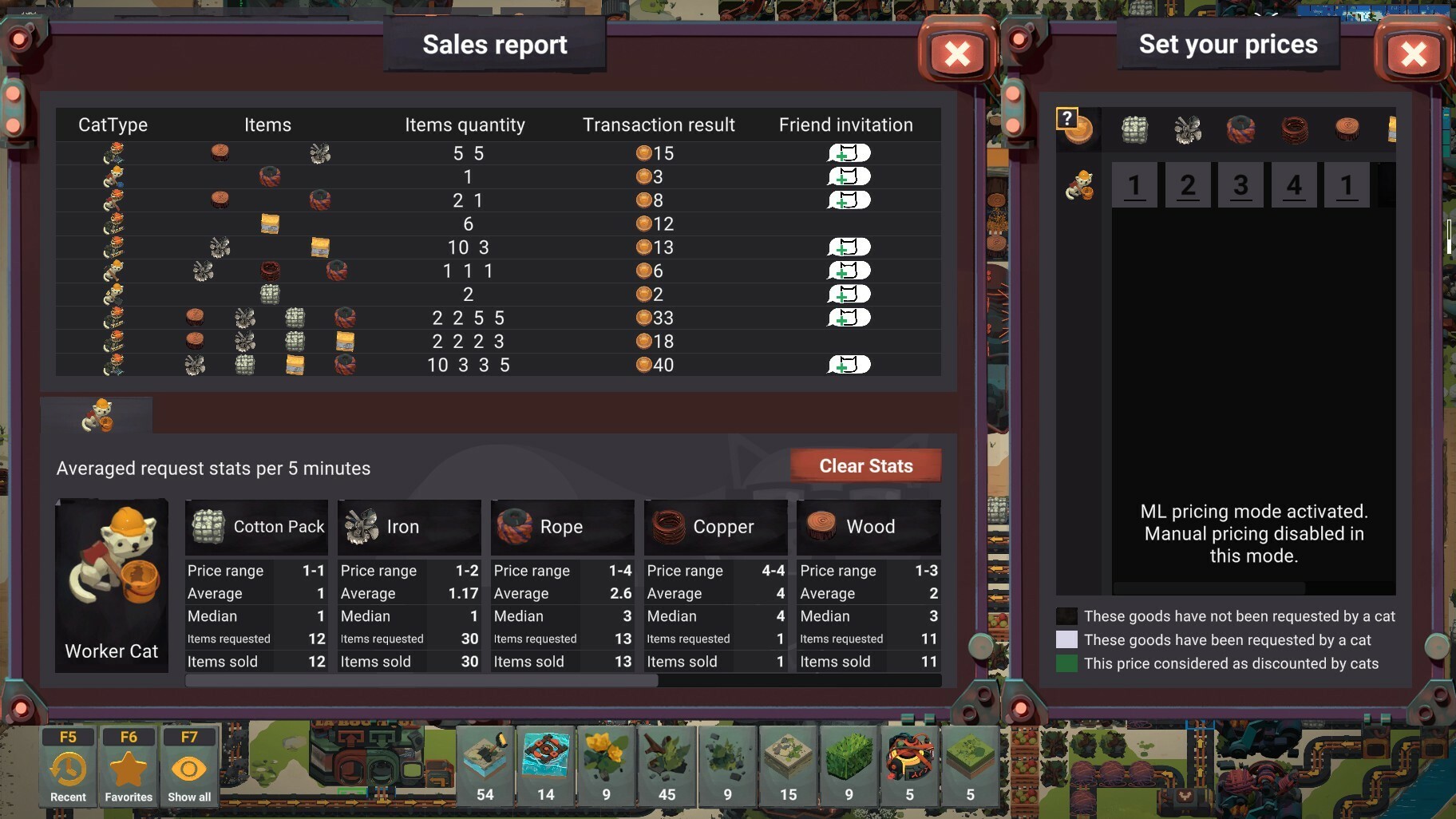Click the green discounted price legend swatch
Image resolution: width=1456 pixels, height=819 pixels.
(x=1066, y=663)
